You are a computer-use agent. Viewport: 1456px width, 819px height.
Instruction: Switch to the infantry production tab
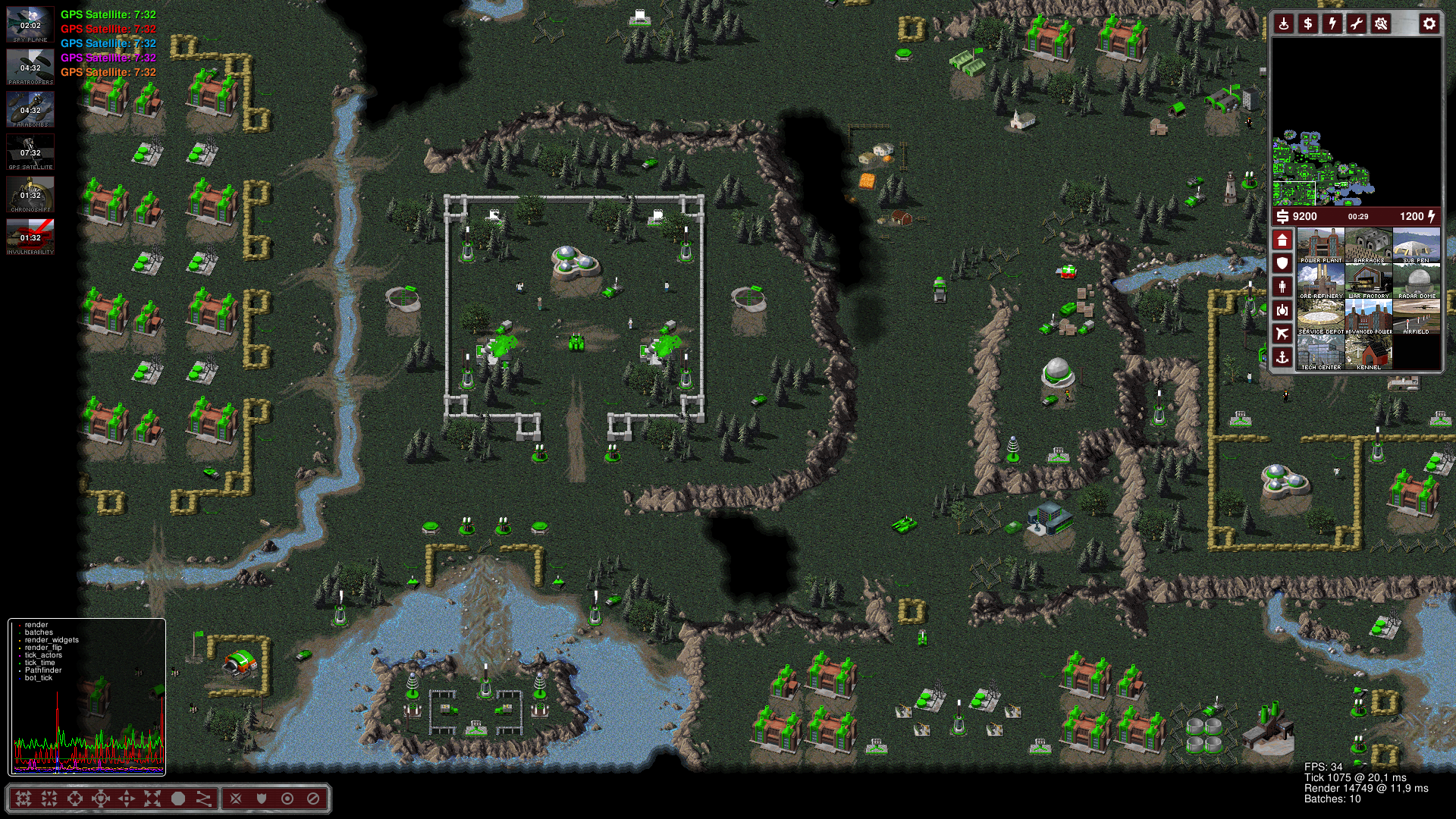coord(1282,287)
